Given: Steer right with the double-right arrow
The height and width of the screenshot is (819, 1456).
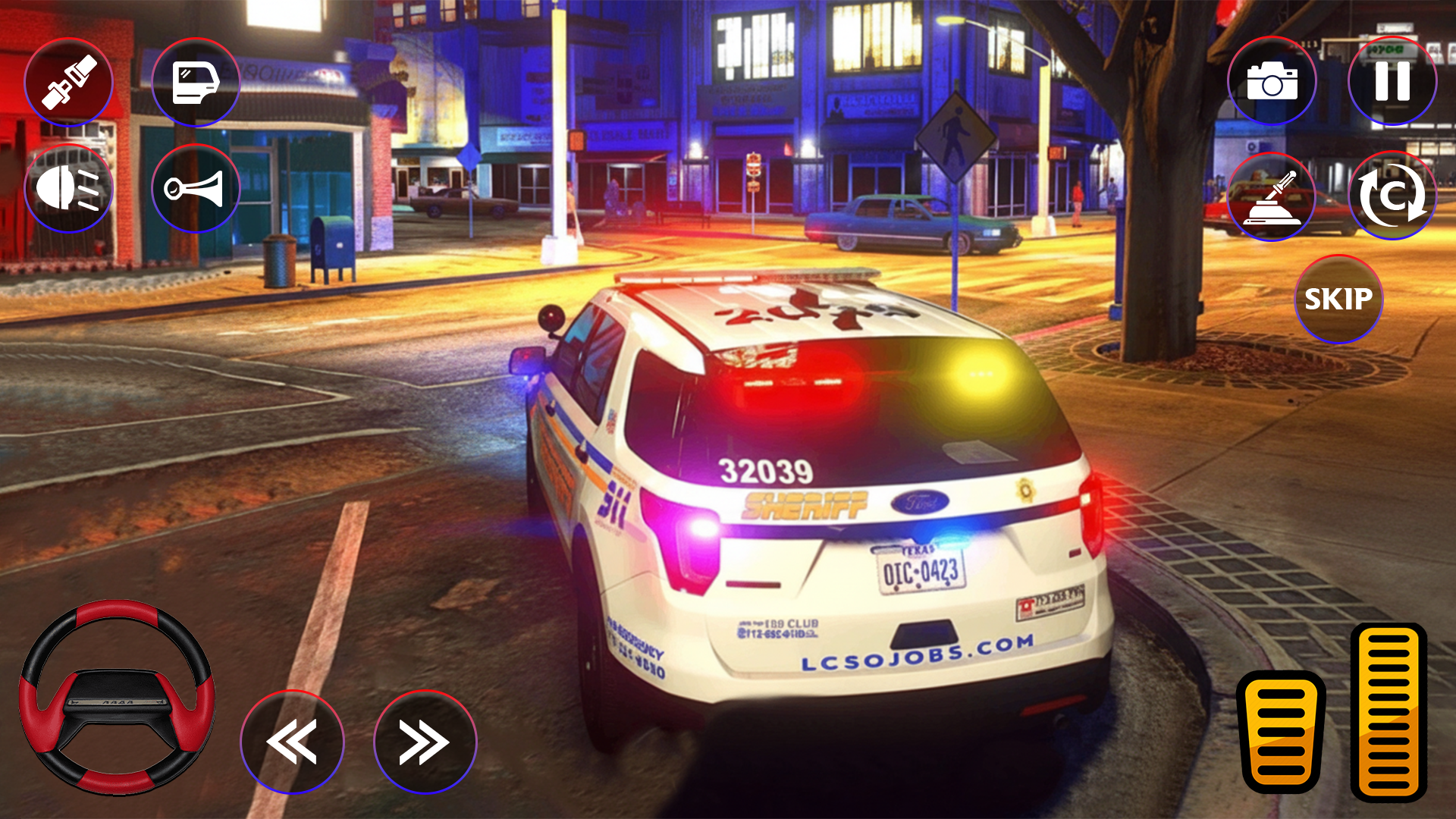Looking at the screenshot, I should pos(425,742).
